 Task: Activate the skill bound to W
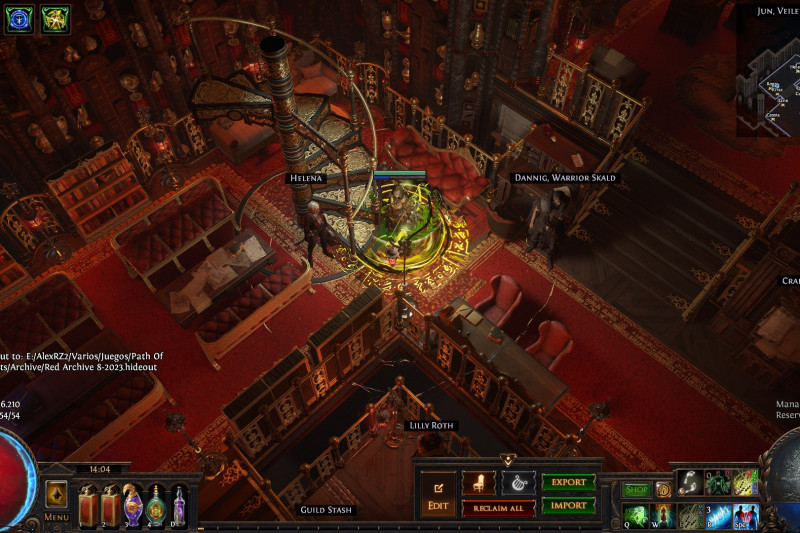point(663,516)
